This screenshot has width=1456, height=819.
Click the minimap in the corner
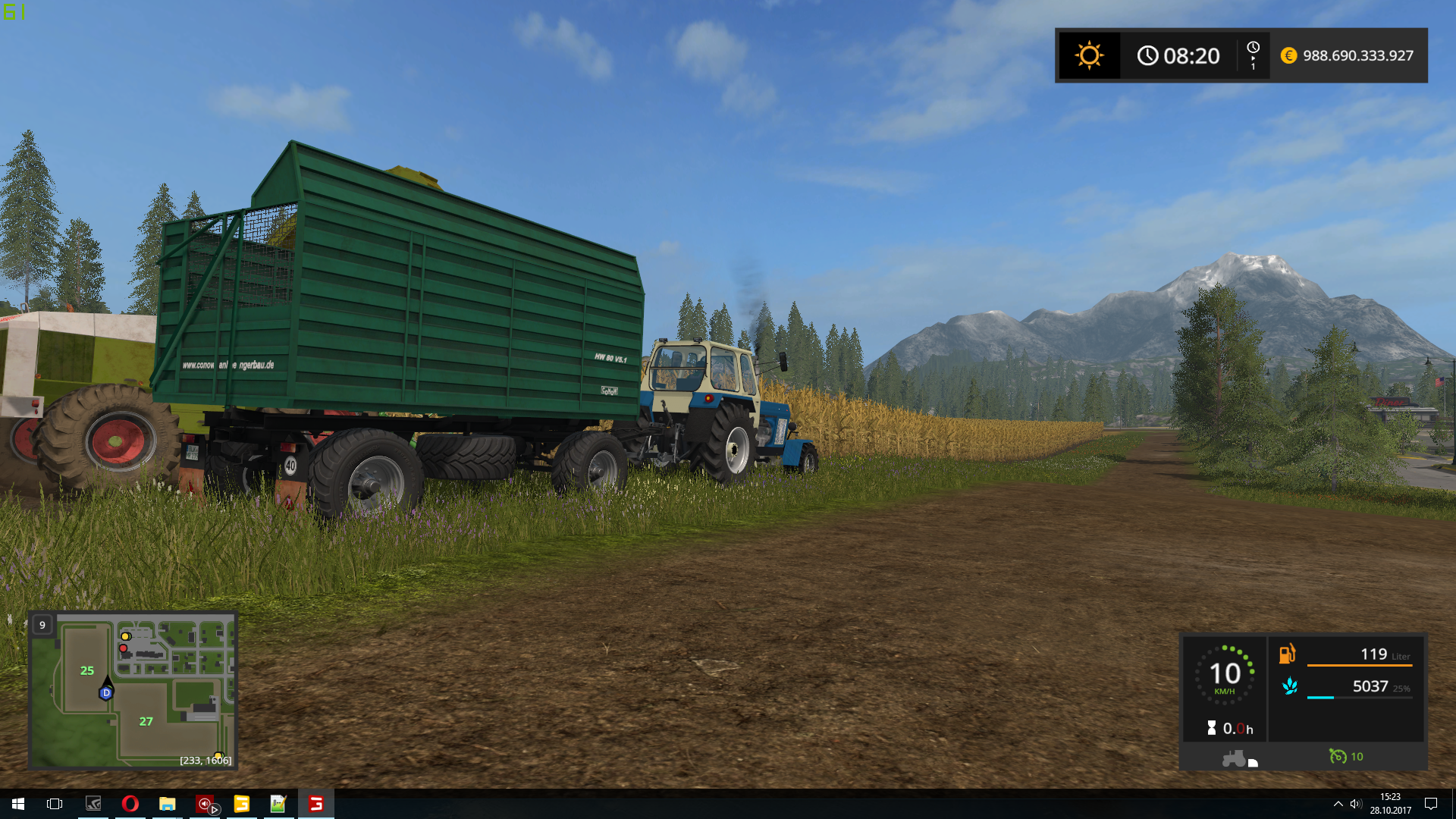click(x=133, y=691)
